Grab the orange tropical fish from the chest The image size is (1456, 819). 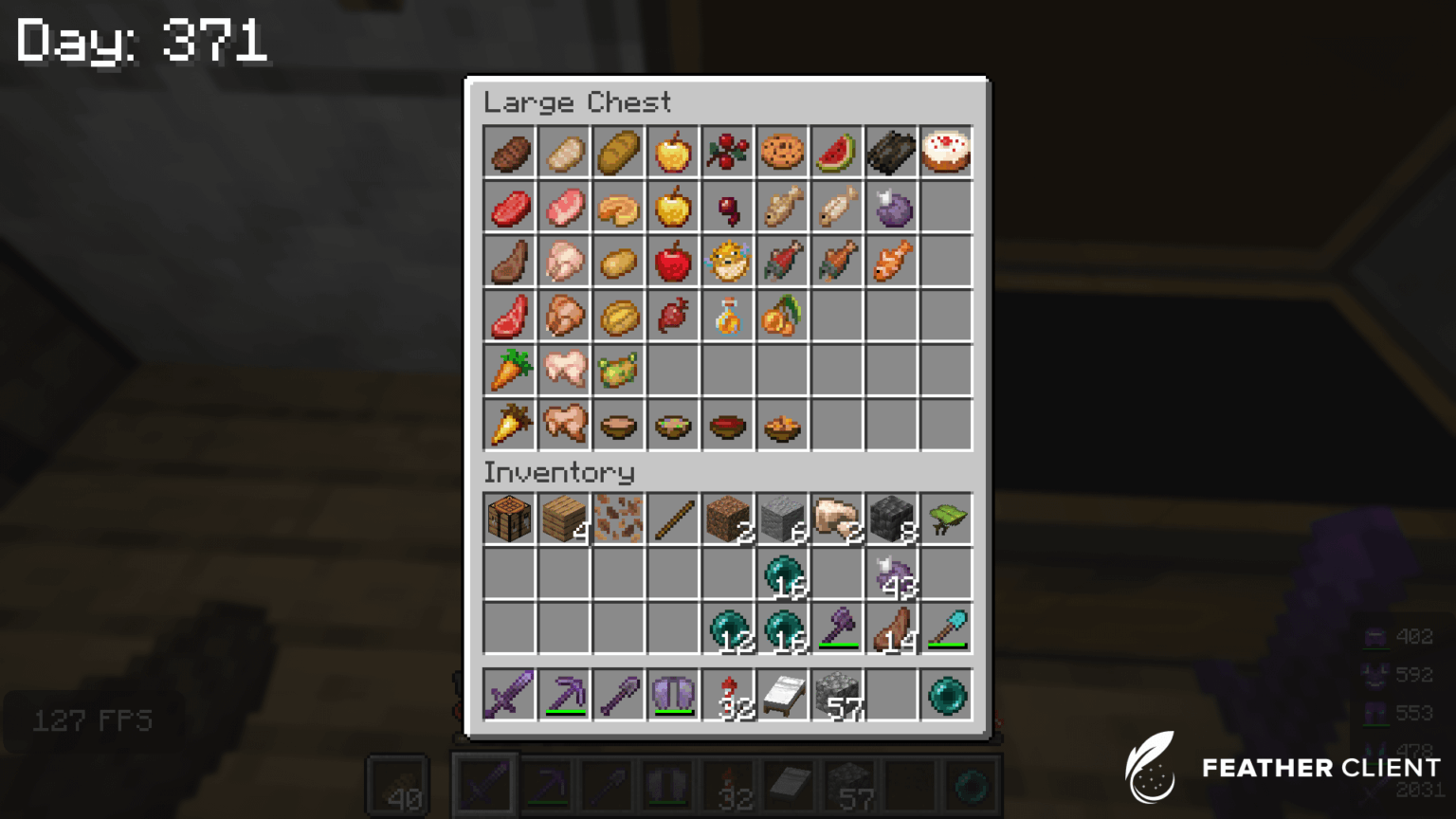click(891, 262)
